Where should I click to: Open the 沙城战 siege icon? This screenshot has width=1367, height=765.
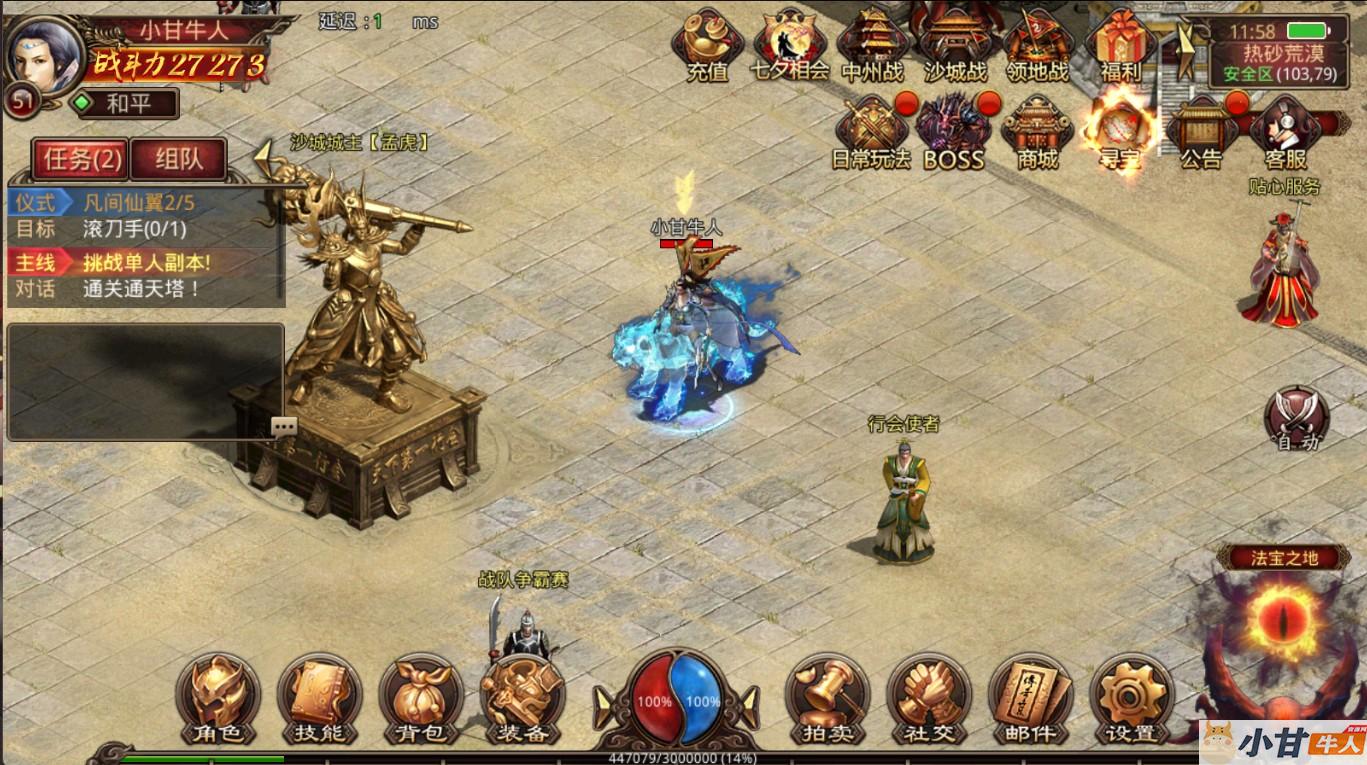pos(954,44)
